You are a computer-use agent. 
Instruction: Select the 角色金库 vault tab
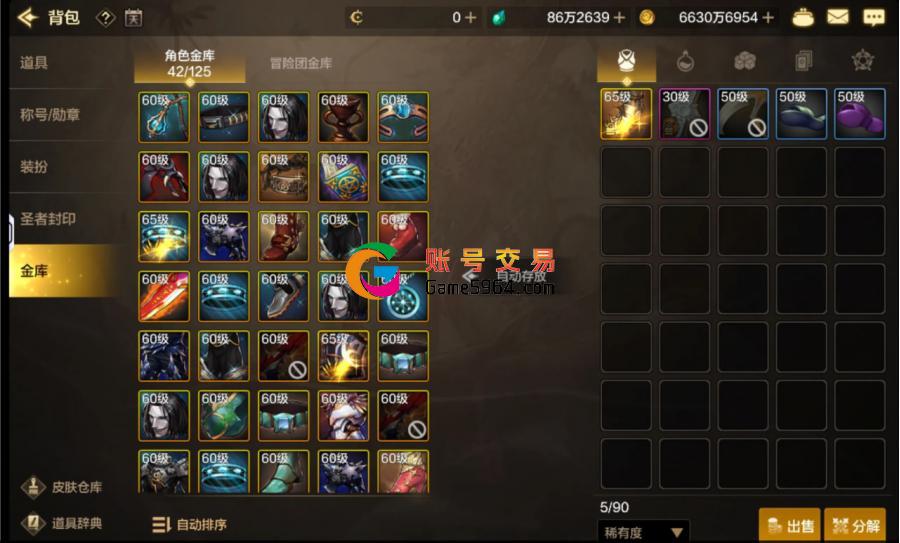[190, 63]
